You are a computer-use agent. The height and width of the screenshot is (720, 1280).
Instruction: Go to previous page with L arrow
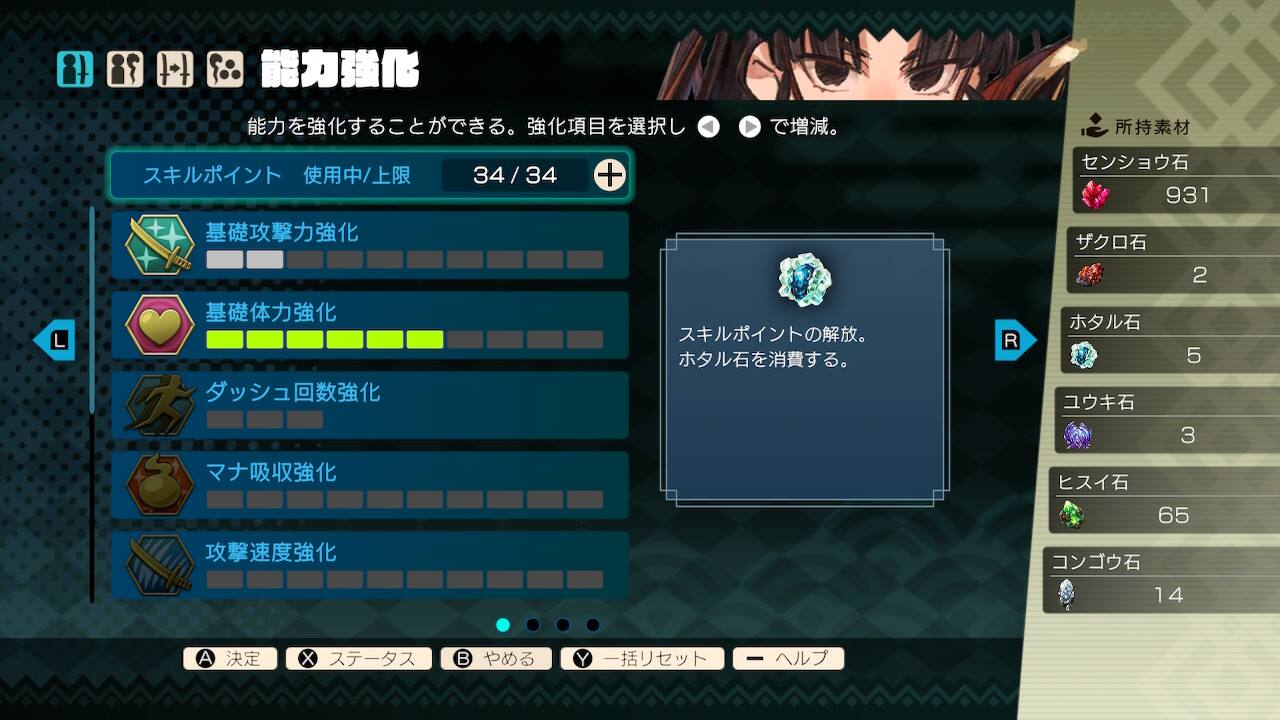(55, 340)
